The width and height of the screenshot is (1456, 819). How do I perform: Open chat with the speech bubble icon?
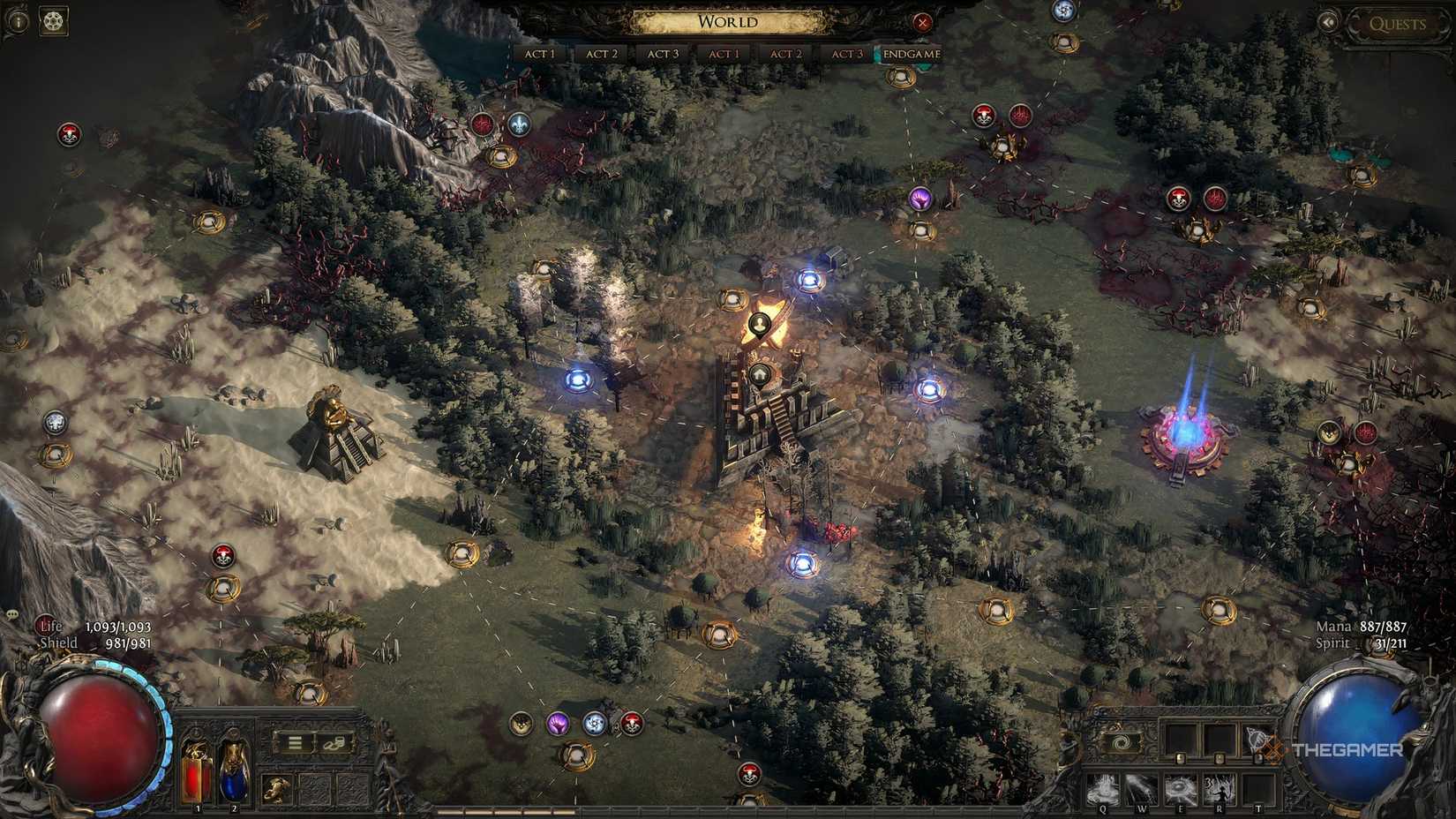click(x=11, y=615)
